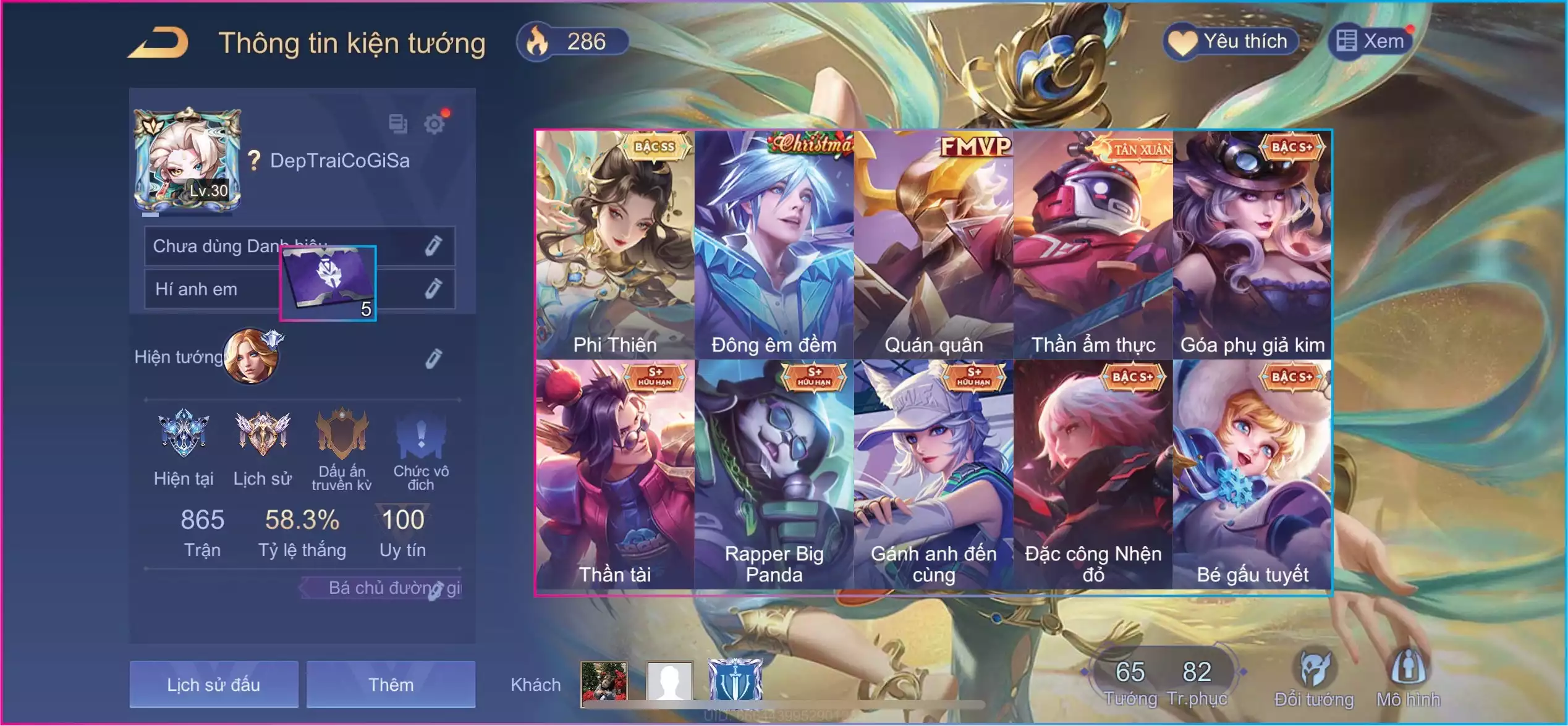Edit the Hiện tướng displayed hero
1568x726 pixels.
tap(433, 358)
